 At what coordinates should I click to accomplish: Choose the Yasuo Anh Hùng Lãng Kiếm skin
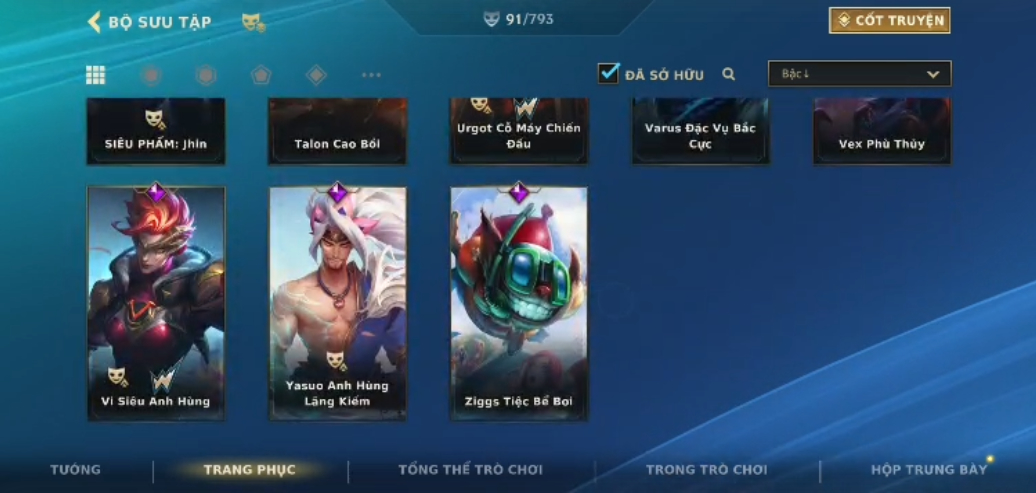coord(338,302)
